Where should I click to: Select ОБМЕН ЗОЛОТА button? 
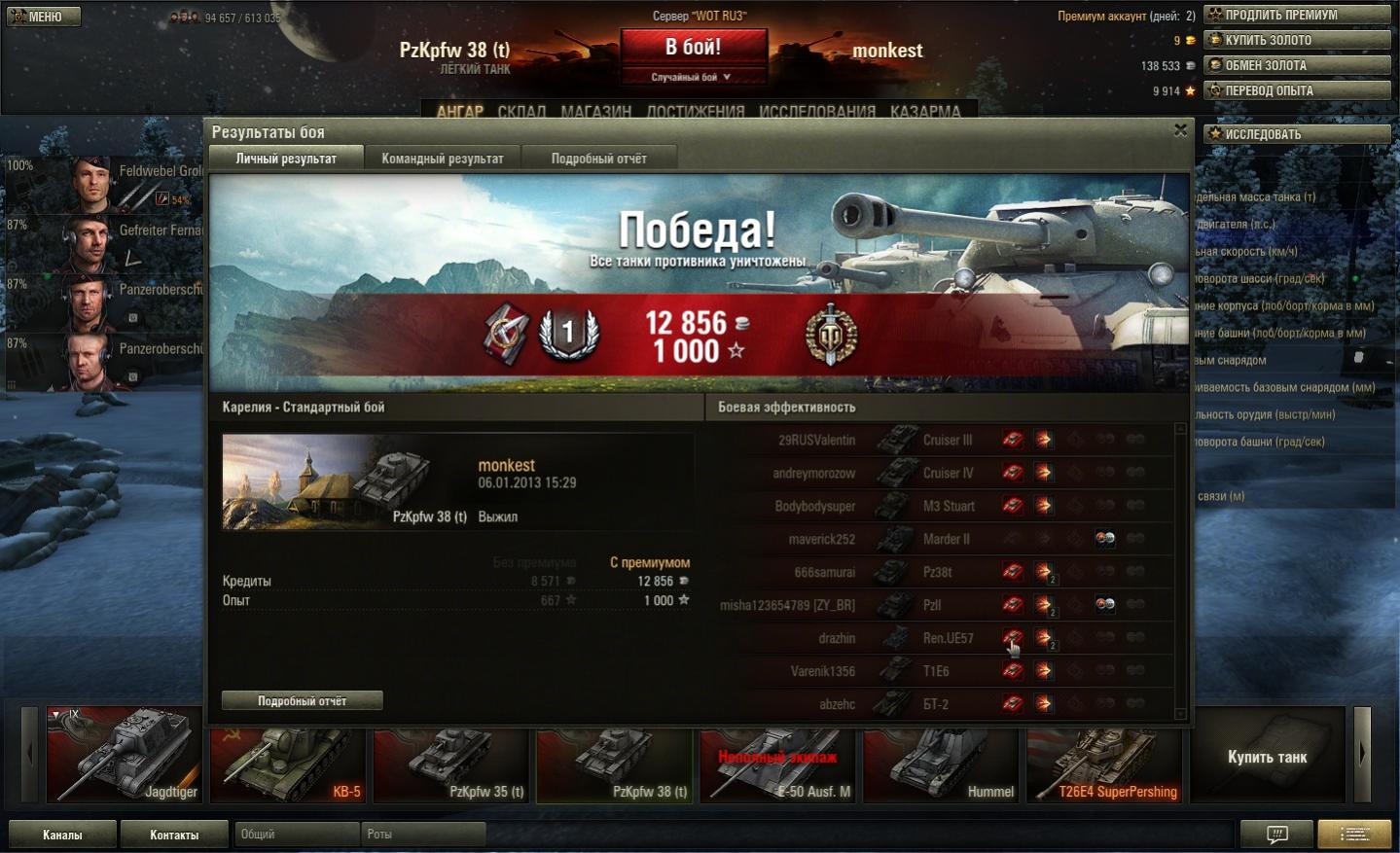pyautogui.click(x=1297, y=65)
